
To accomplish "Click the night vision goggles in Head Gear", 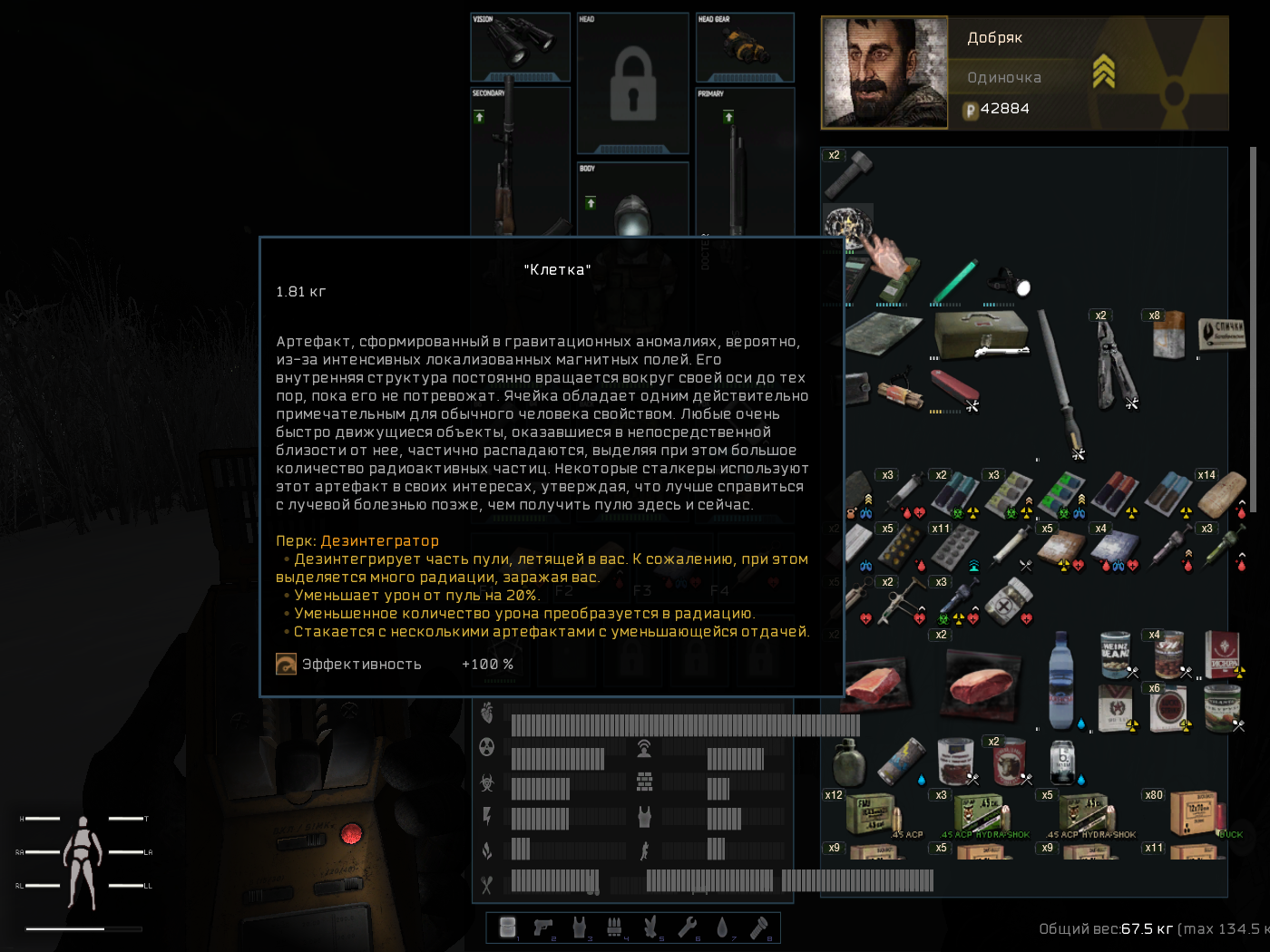I will (745, 45).
